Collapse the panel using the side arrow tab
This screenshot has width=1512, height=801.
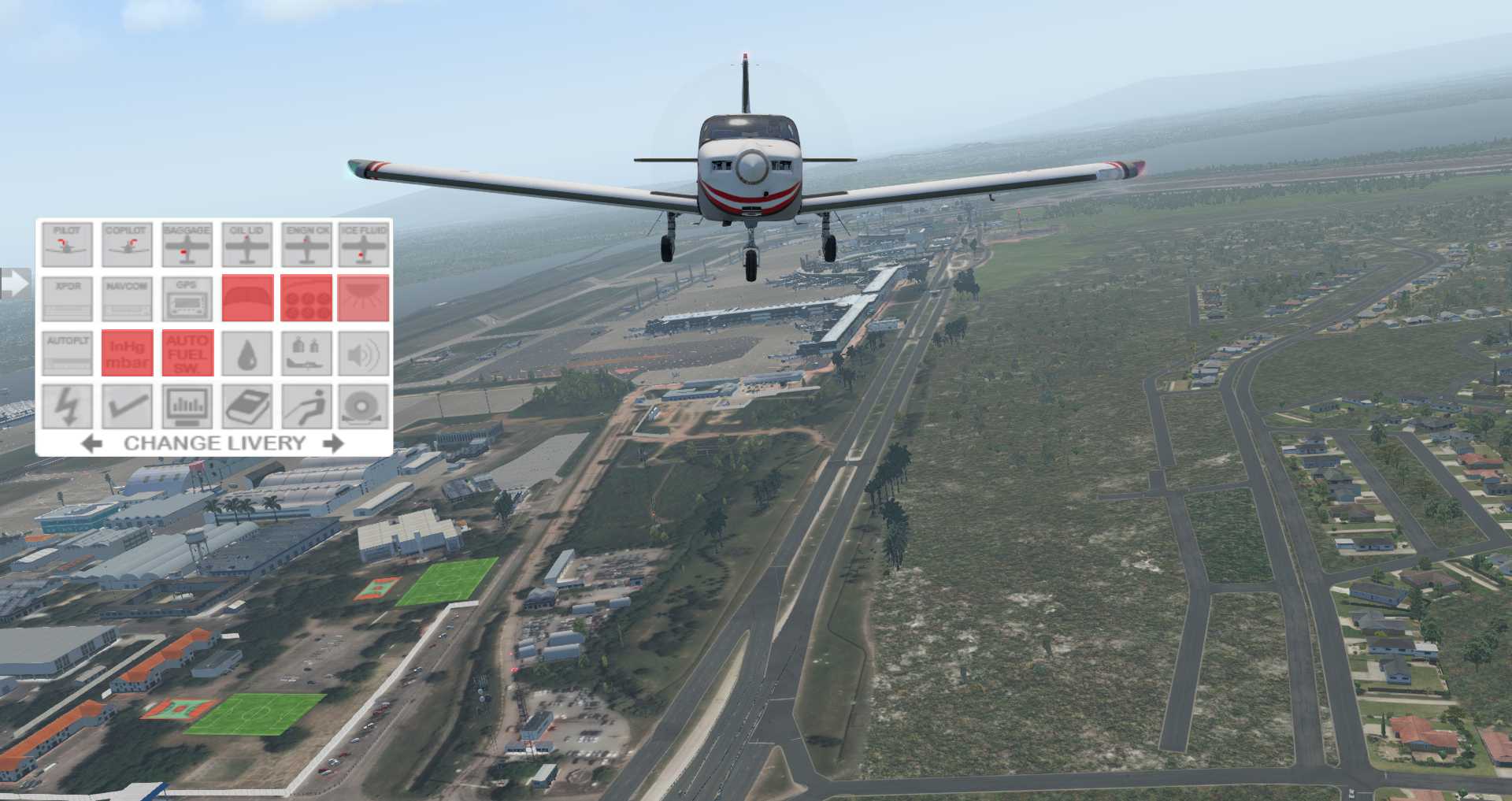13,282
